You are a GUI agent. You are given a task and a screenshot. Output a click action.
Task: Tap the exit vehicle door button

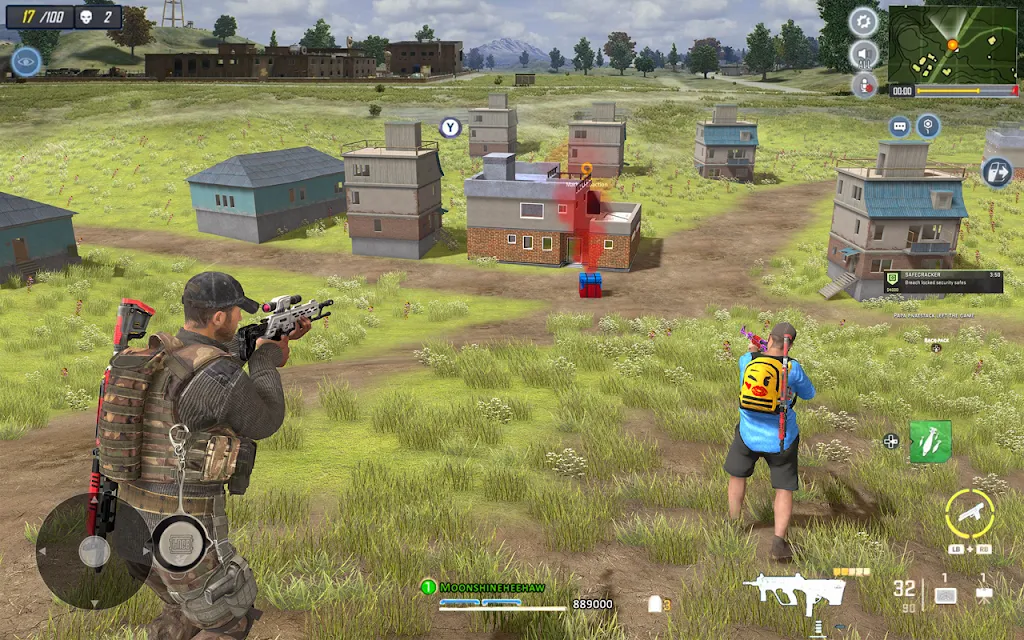996,171
